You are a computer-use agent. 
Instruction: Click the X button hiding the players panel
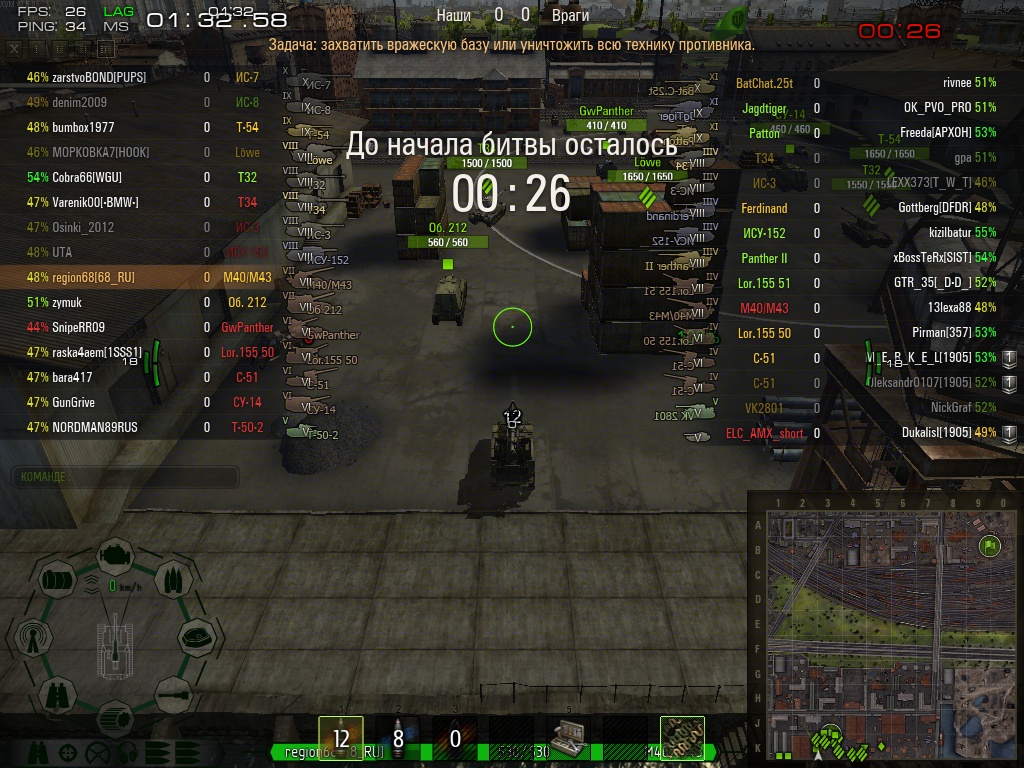pyautogui.click(x=15, y=48)
